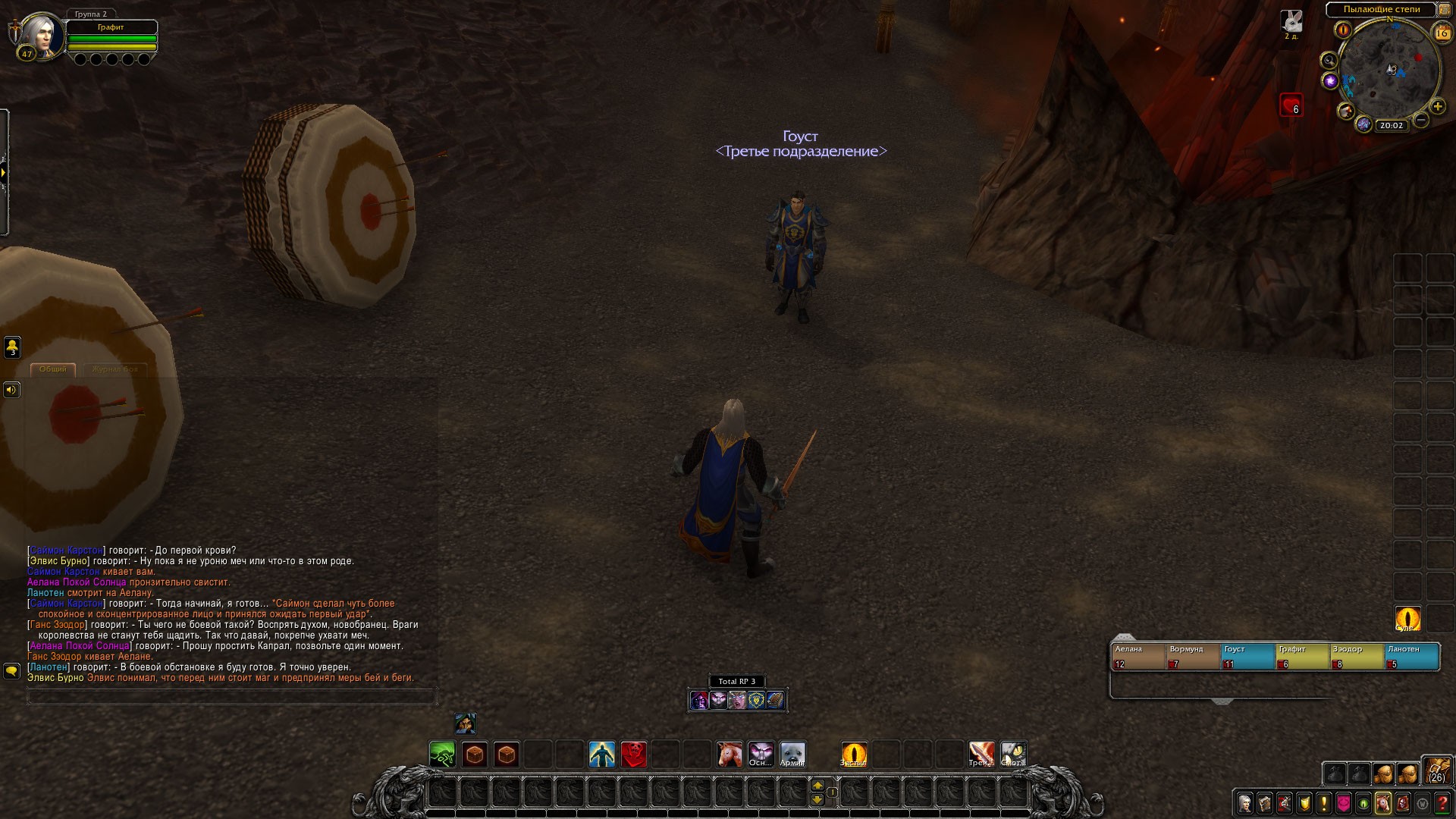Open the minimap tracking magnifier button
This screenshot has width=1456, height=819.
1329,61
